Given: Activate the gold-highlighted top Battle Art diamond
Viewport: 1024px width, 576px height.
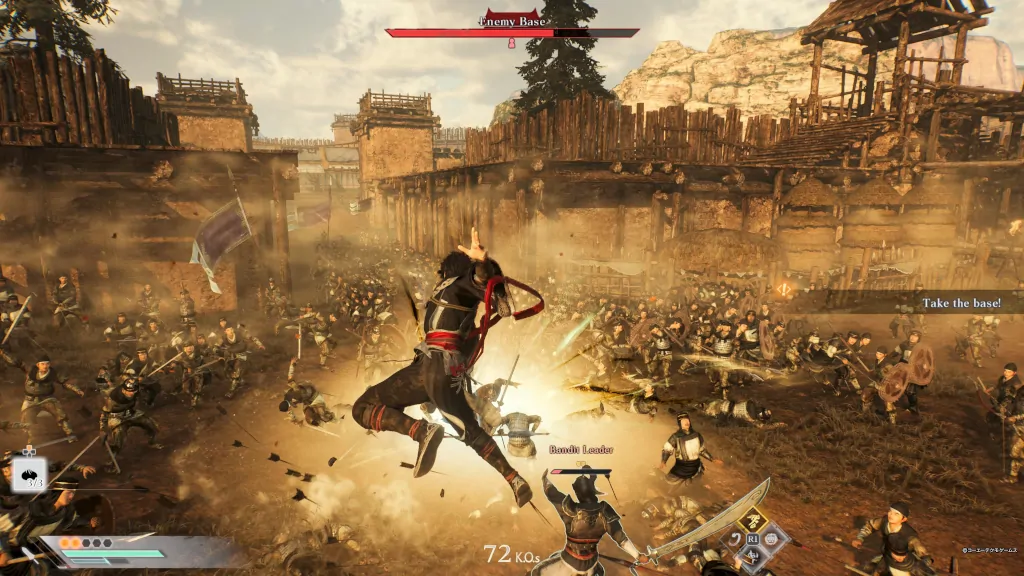Looking at the screenshot, I should [751, 518].
